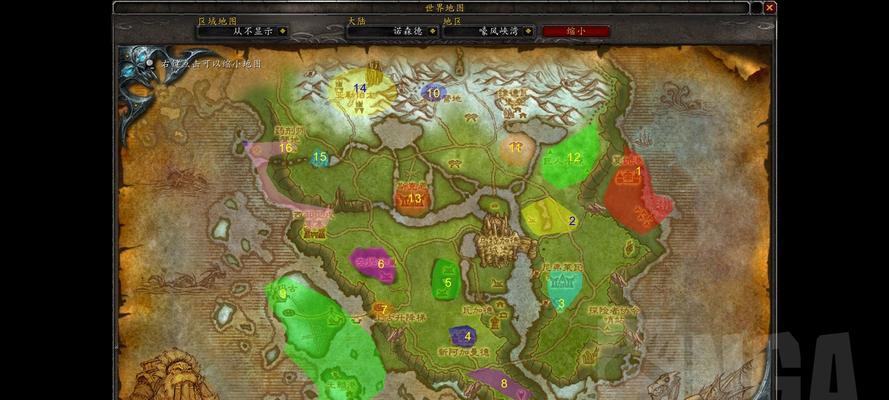Select the yellow map region numbered 14
This screenshot has height=400, width=889.
357,89
